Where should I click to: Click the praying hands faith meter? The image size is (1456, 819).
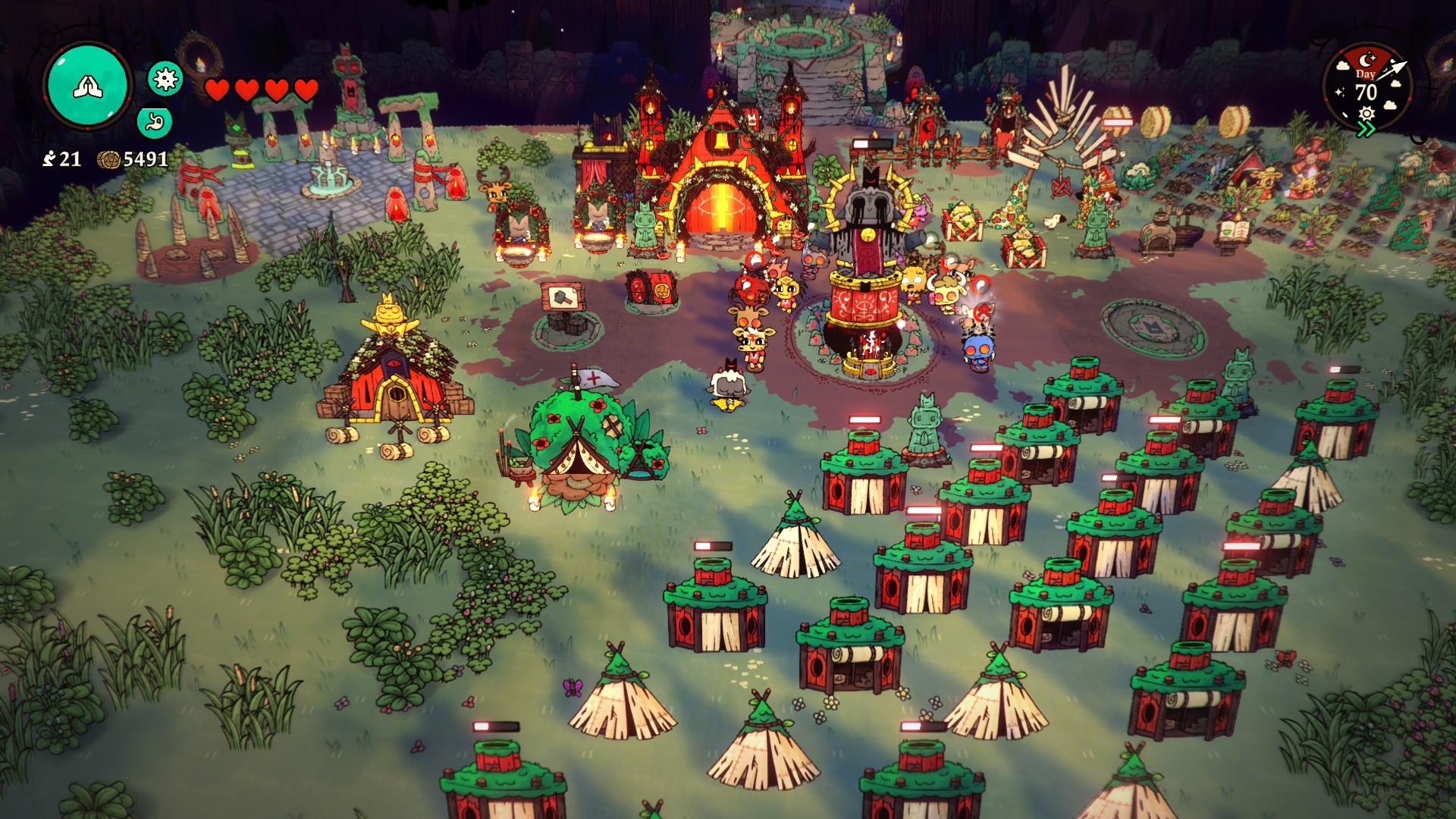88,86
